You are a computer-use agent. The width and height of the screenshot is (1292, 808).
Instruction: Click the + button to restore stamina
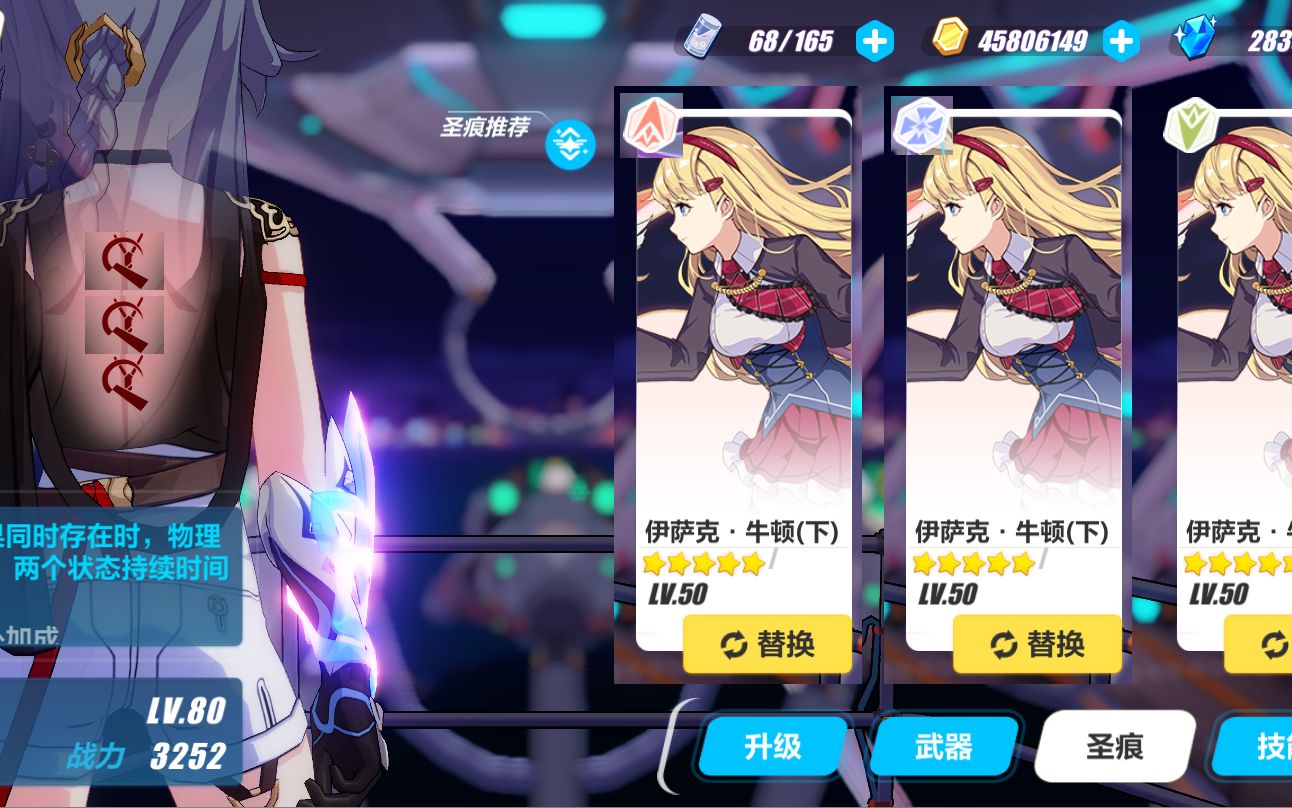873,41
